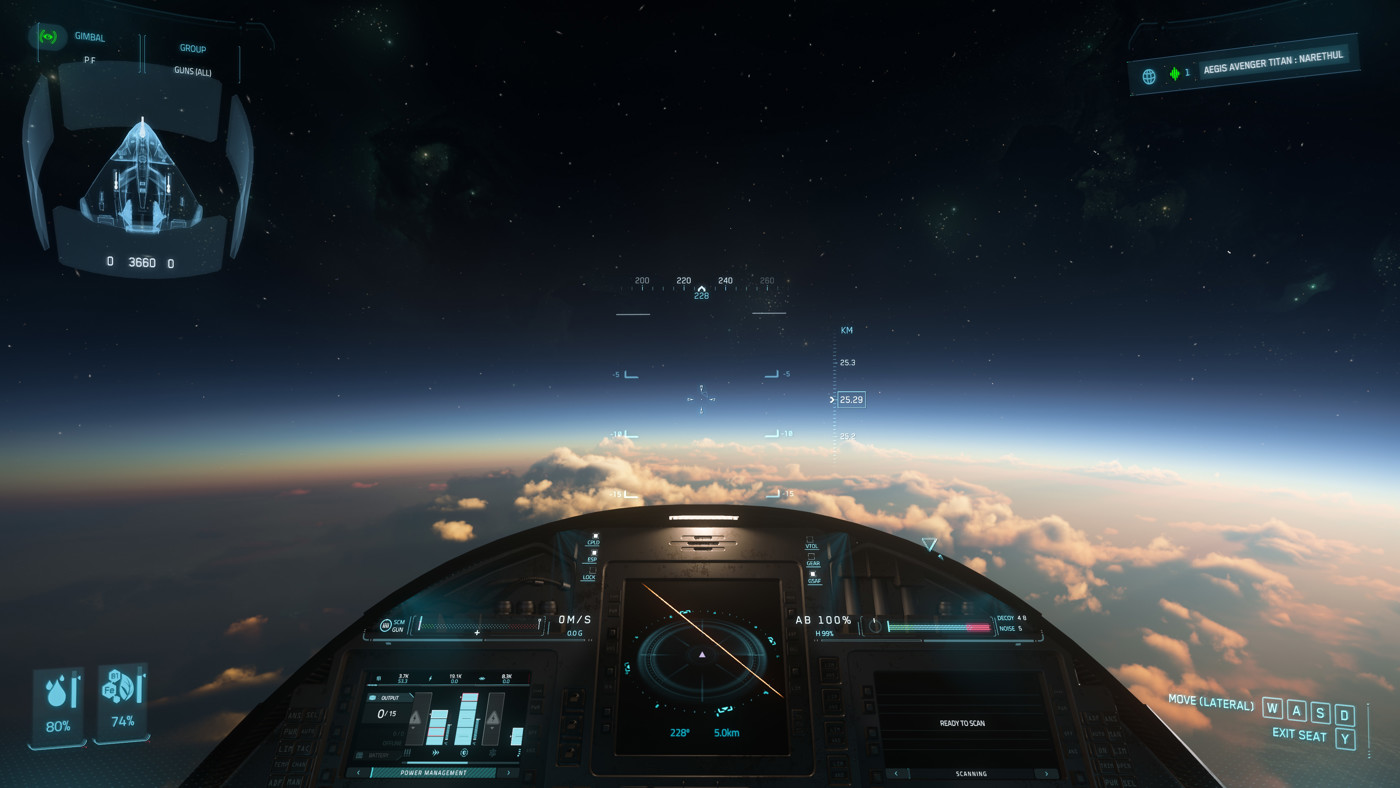Viewport: 1400px width, 788px height.
Task: Click READY TO SCAN prompt
Action: pos(963,722)
